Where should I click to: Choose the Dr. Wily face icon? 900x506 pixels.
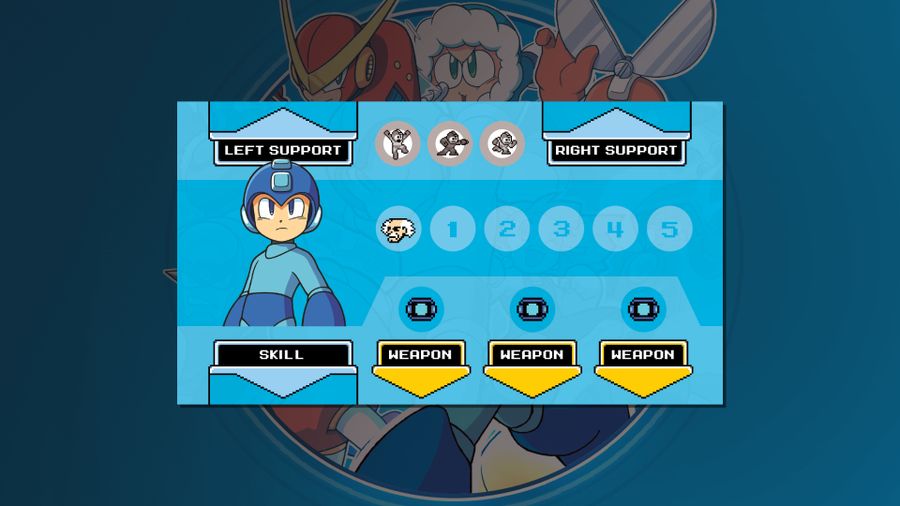pyautogui.click(x=399, y=230)
